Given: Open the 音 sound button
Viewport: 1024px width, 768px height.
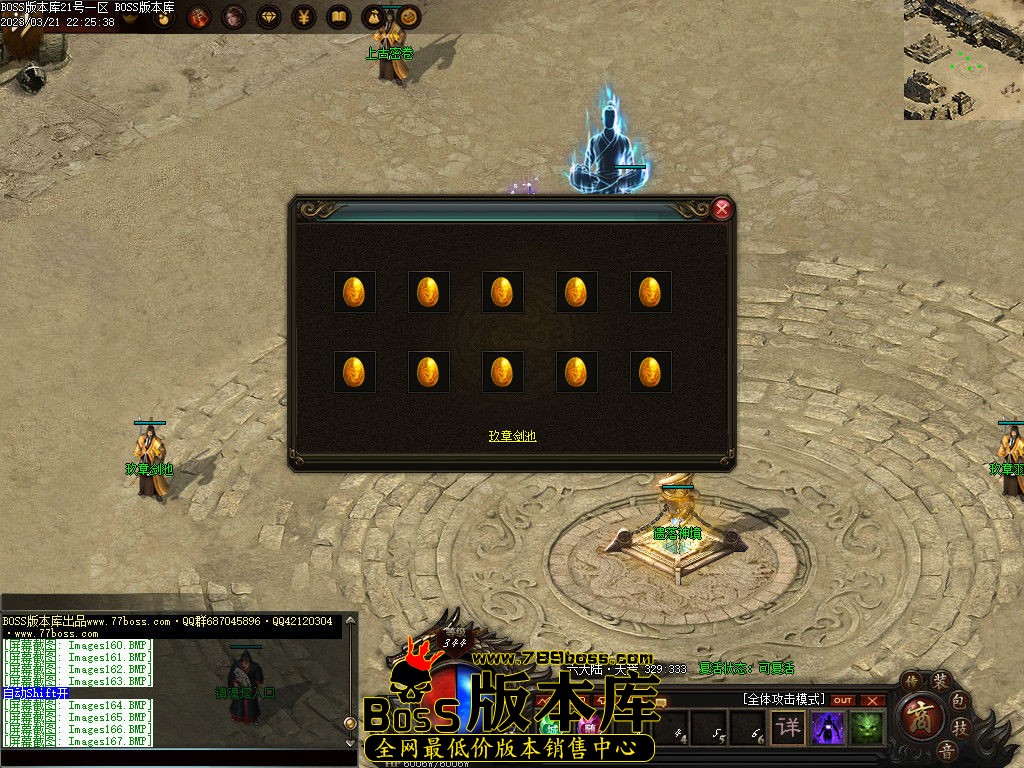Looking at the screenshot, I should pyautogui.click(x=945, y=750).
